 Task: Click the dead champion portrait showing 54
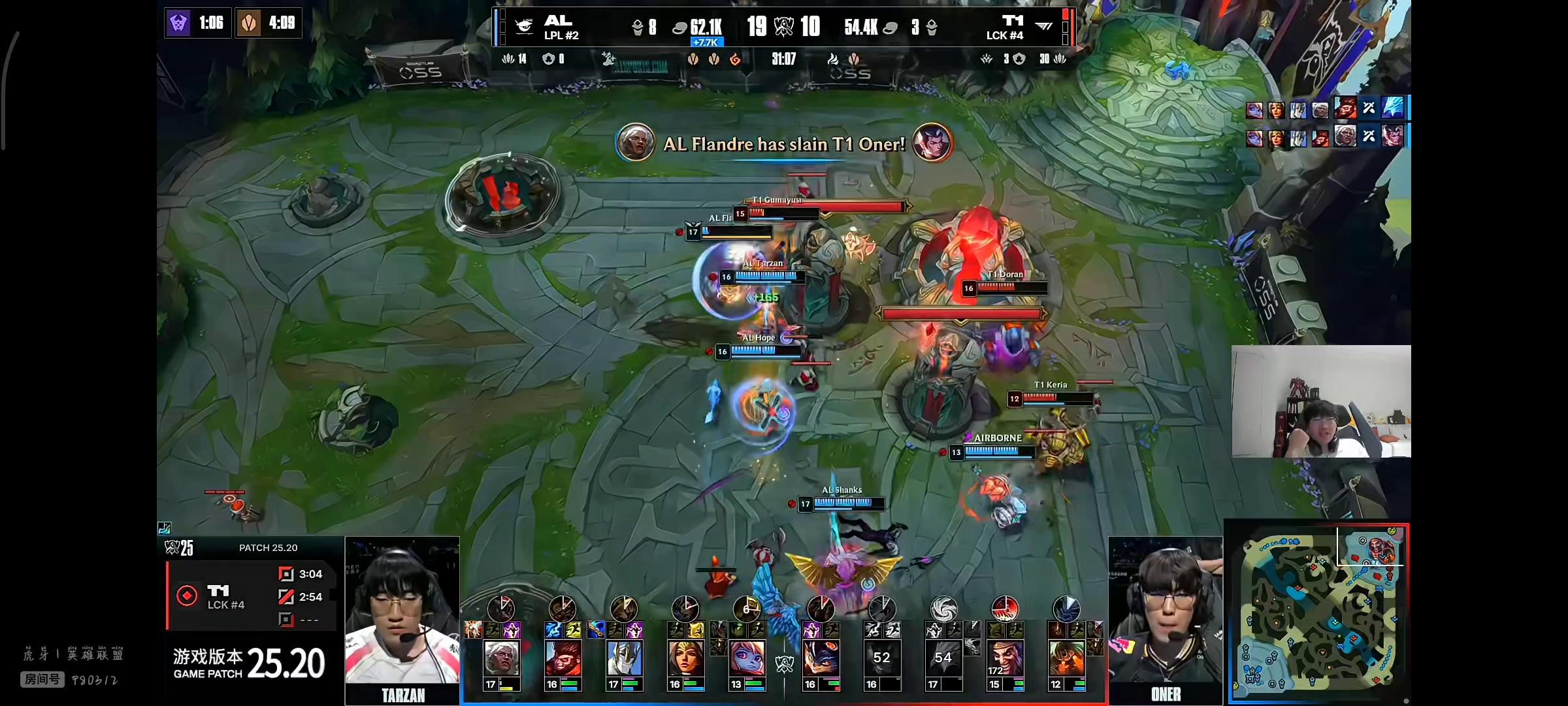click(943, 658)
